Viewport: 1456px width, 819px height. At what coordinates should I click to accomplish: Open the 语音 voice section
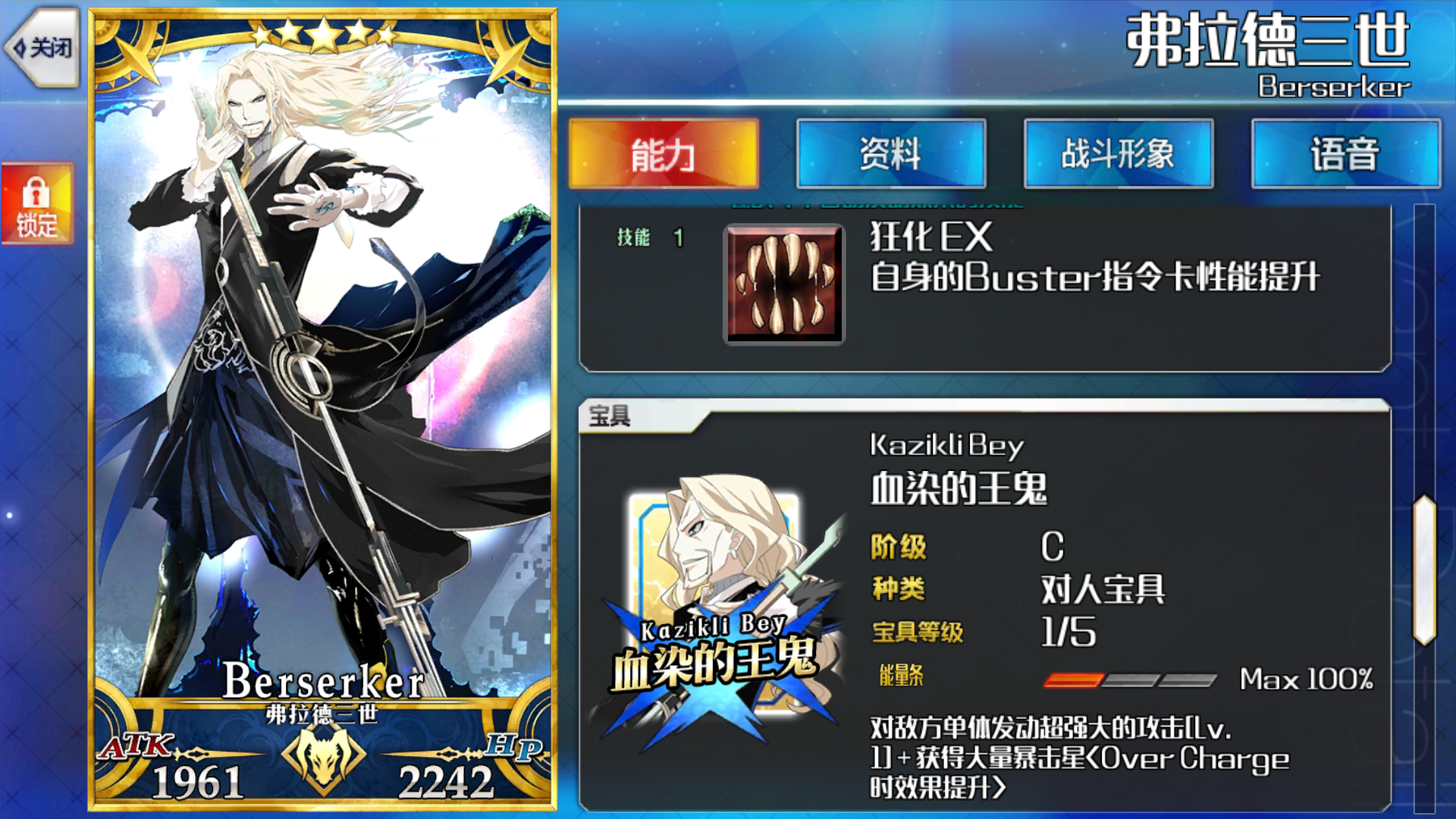(1344, 155)
